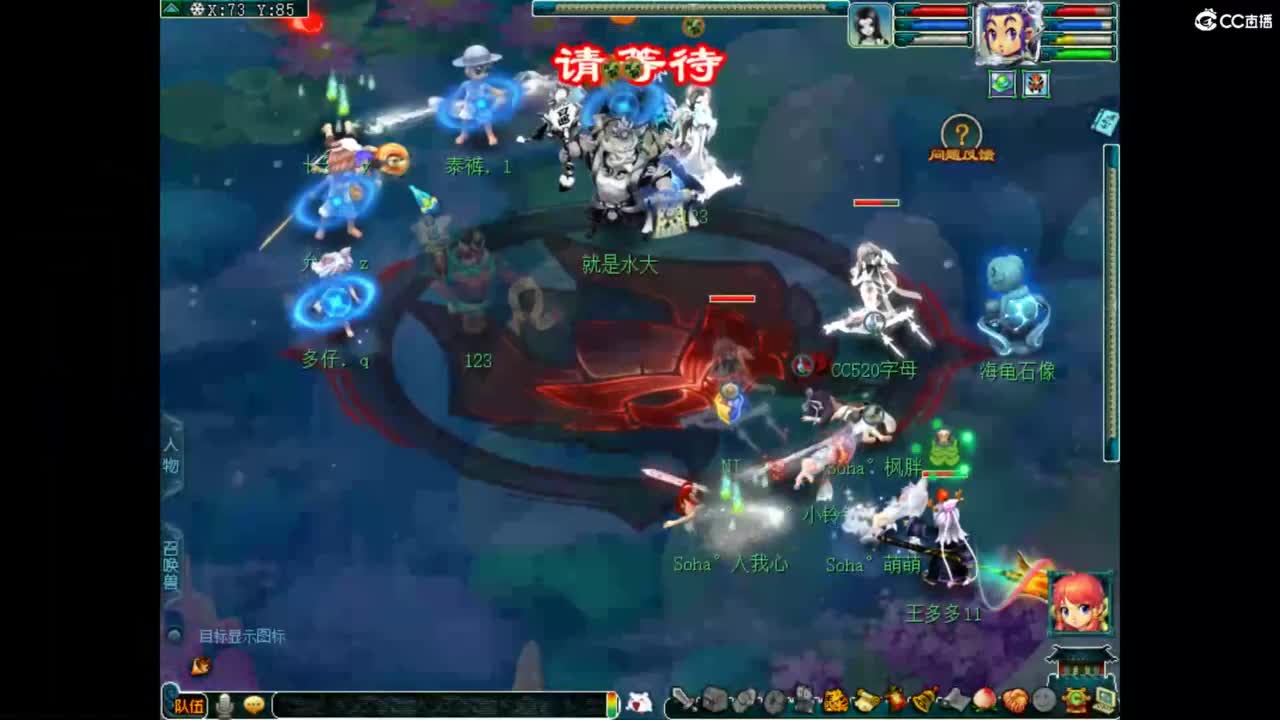Click the orange horn icon above the chat bar

(203, 666)
